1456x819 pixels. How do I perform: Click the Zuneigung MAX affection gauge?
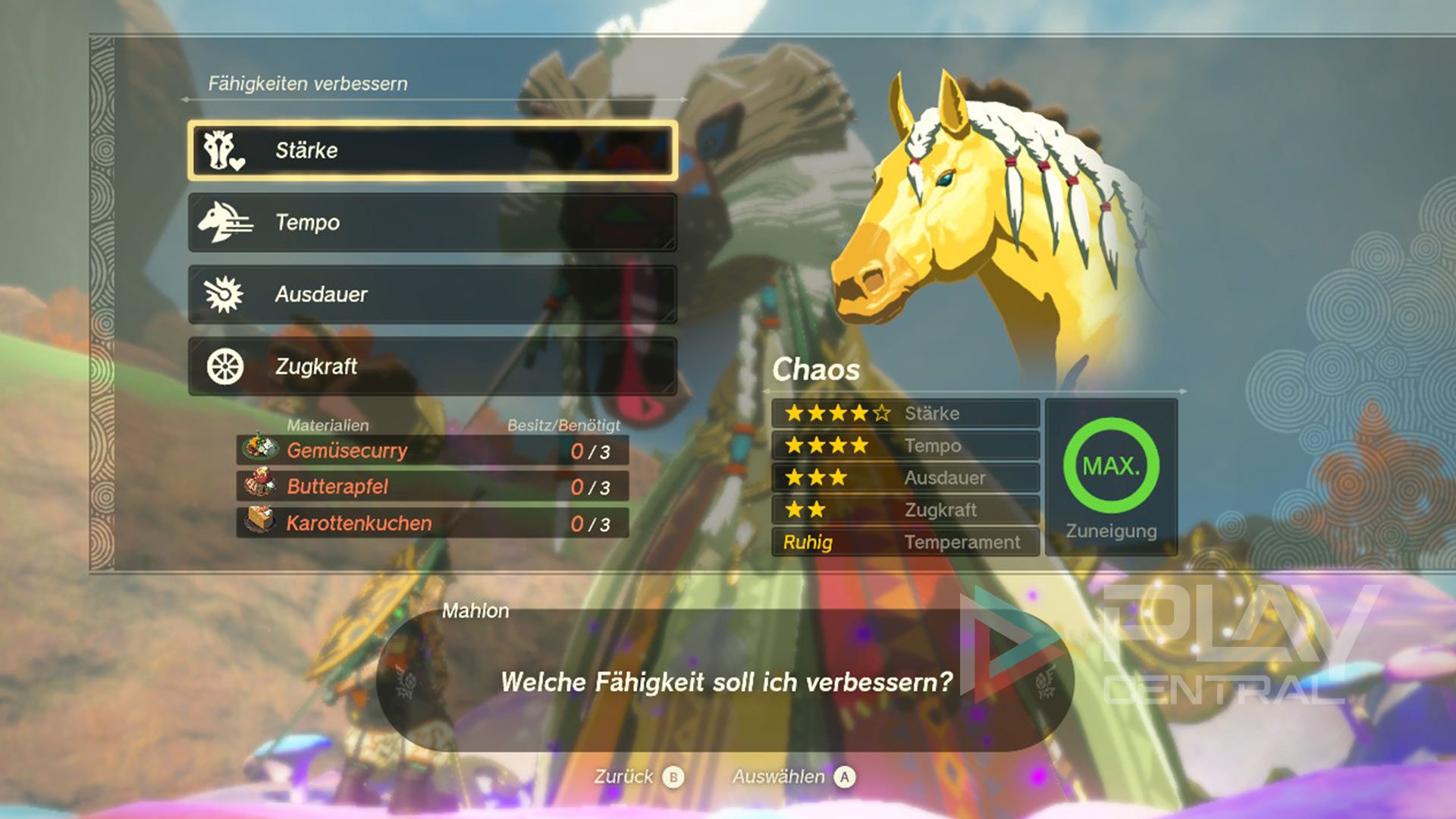tap(1111, 466)
